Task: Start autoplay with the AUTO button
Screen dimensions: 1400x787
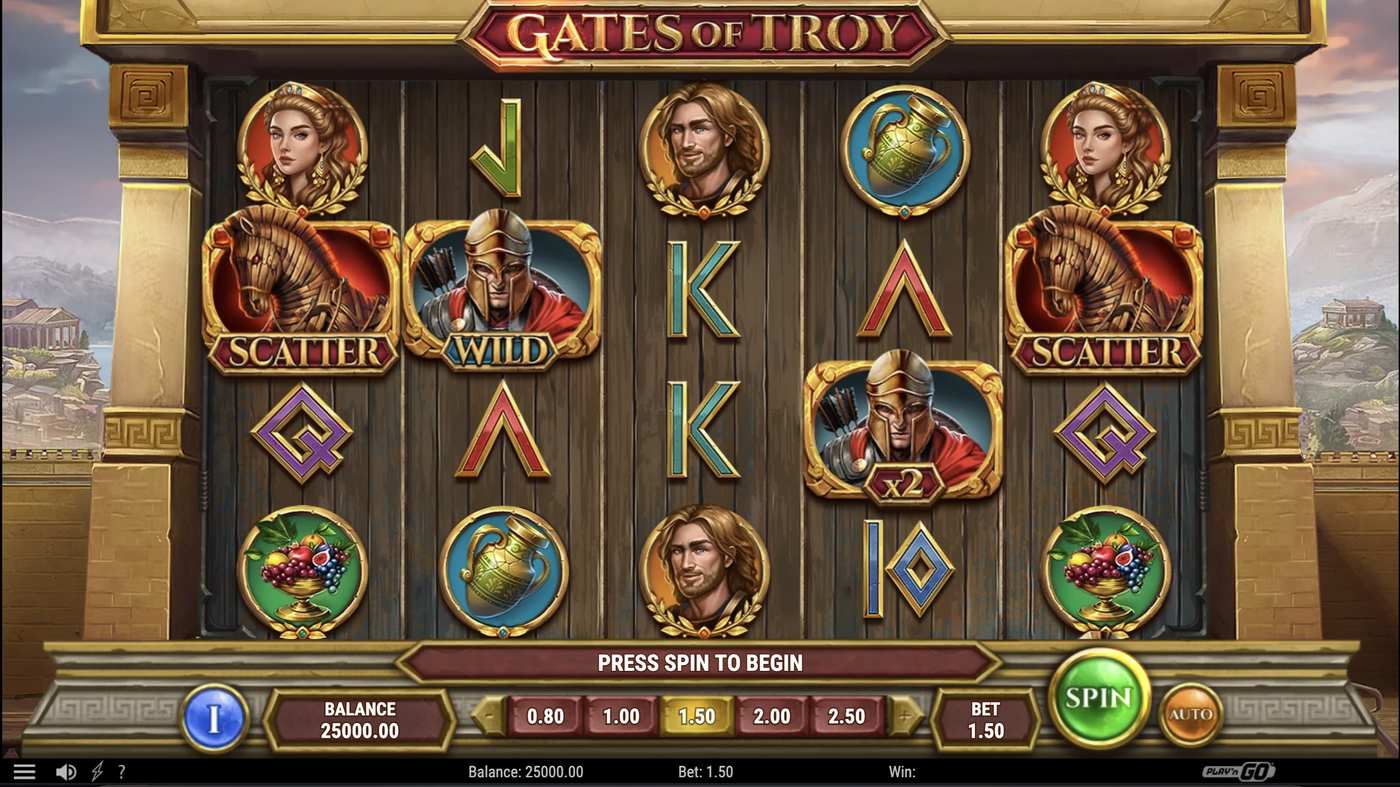Action: [x=1189, y=714]
